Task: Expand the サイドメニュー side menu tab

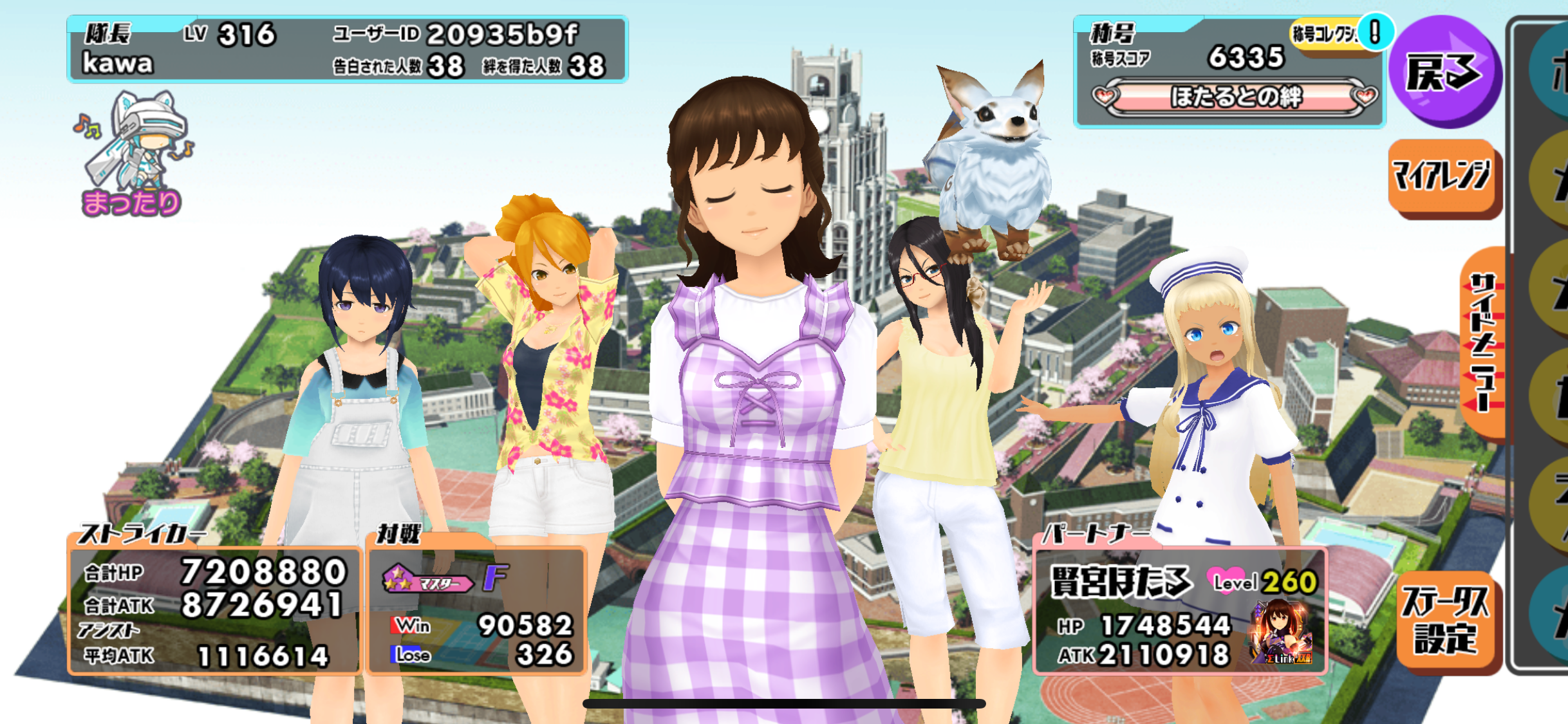Action: click(1484, 344)
